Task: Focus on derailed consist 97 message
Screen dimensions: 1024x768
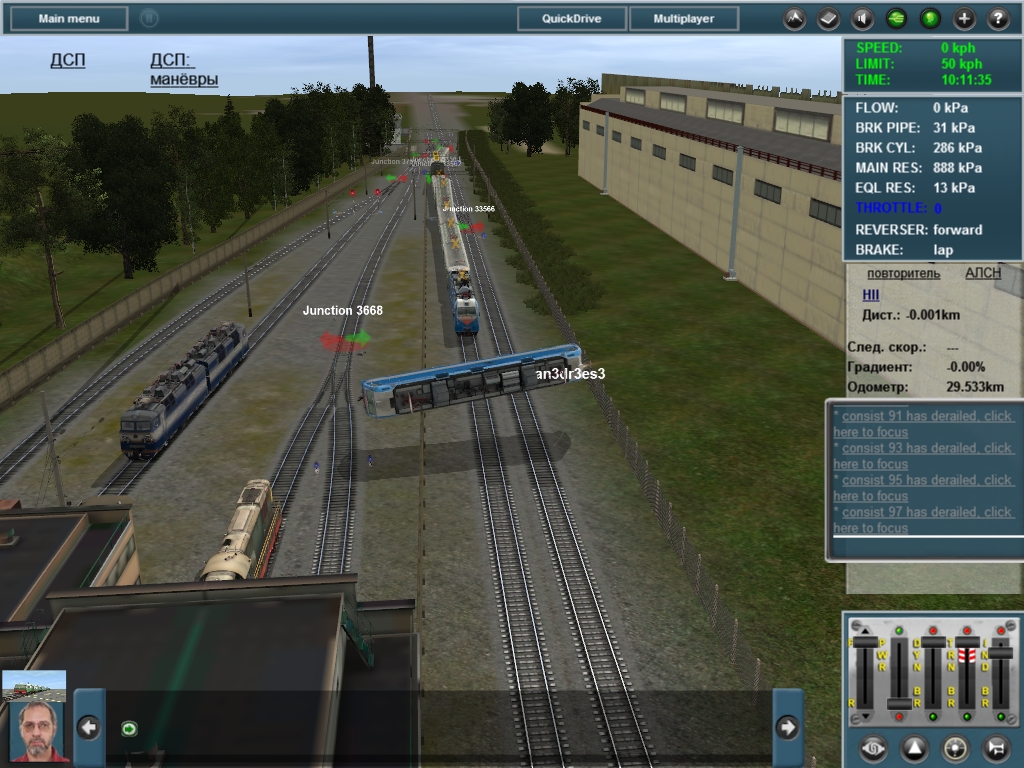Action: (x=923, y=520)
